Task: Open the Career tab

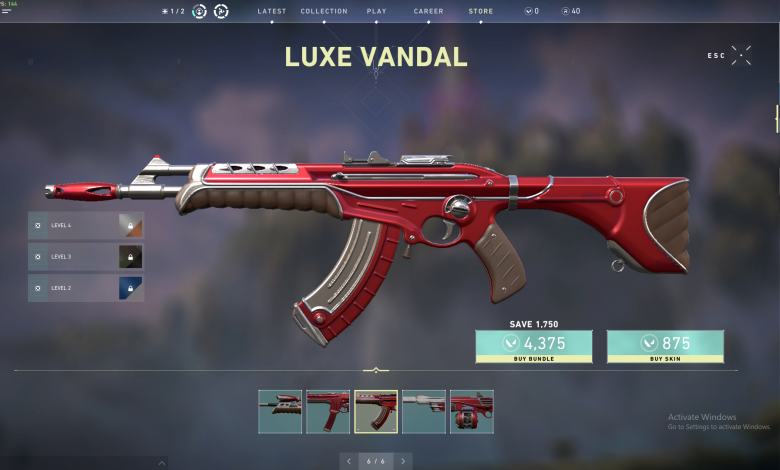Action: click(x=428, y=11)
